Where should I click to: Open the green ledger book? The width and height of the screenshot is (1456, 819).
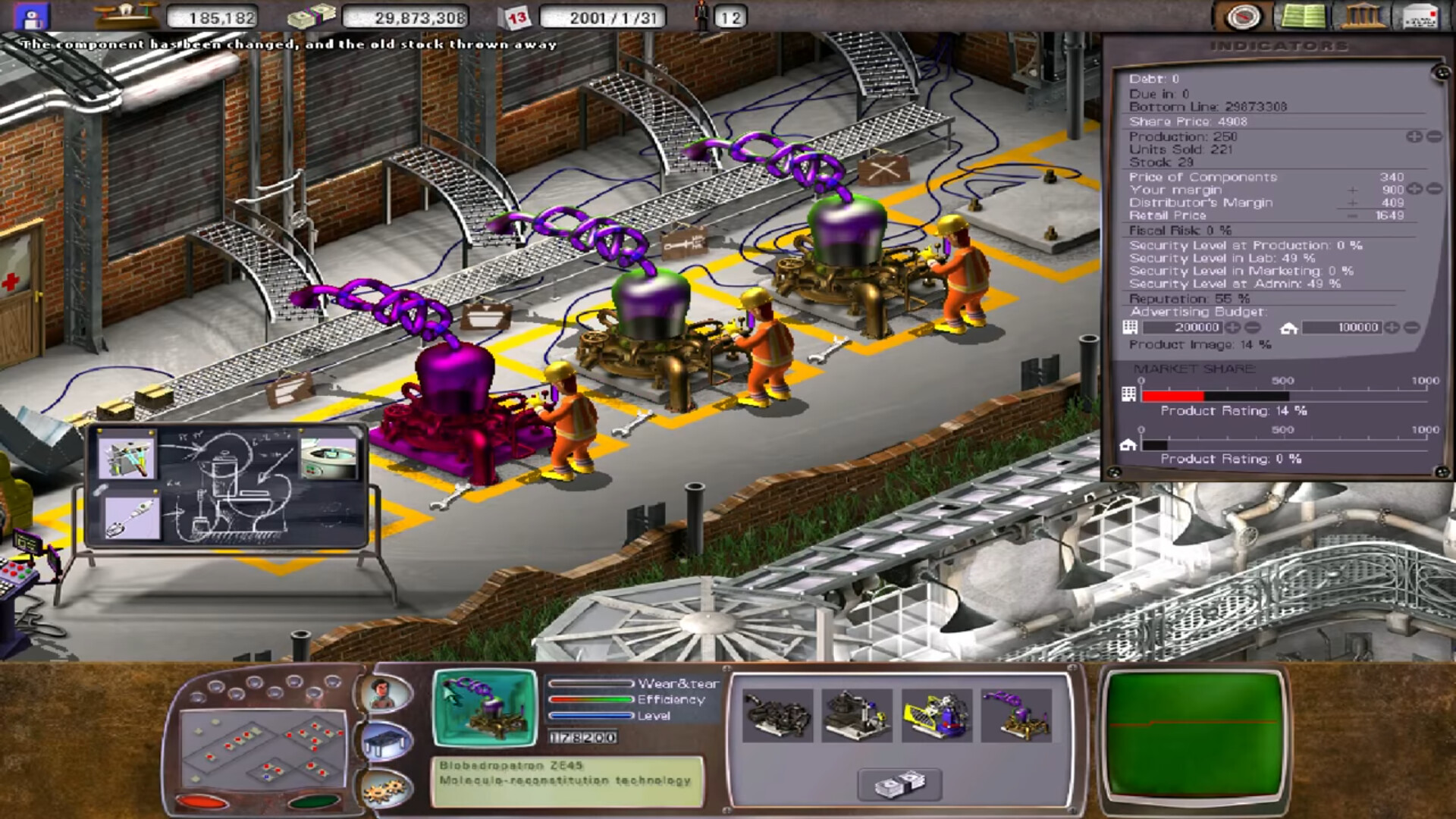(1303, 14)
